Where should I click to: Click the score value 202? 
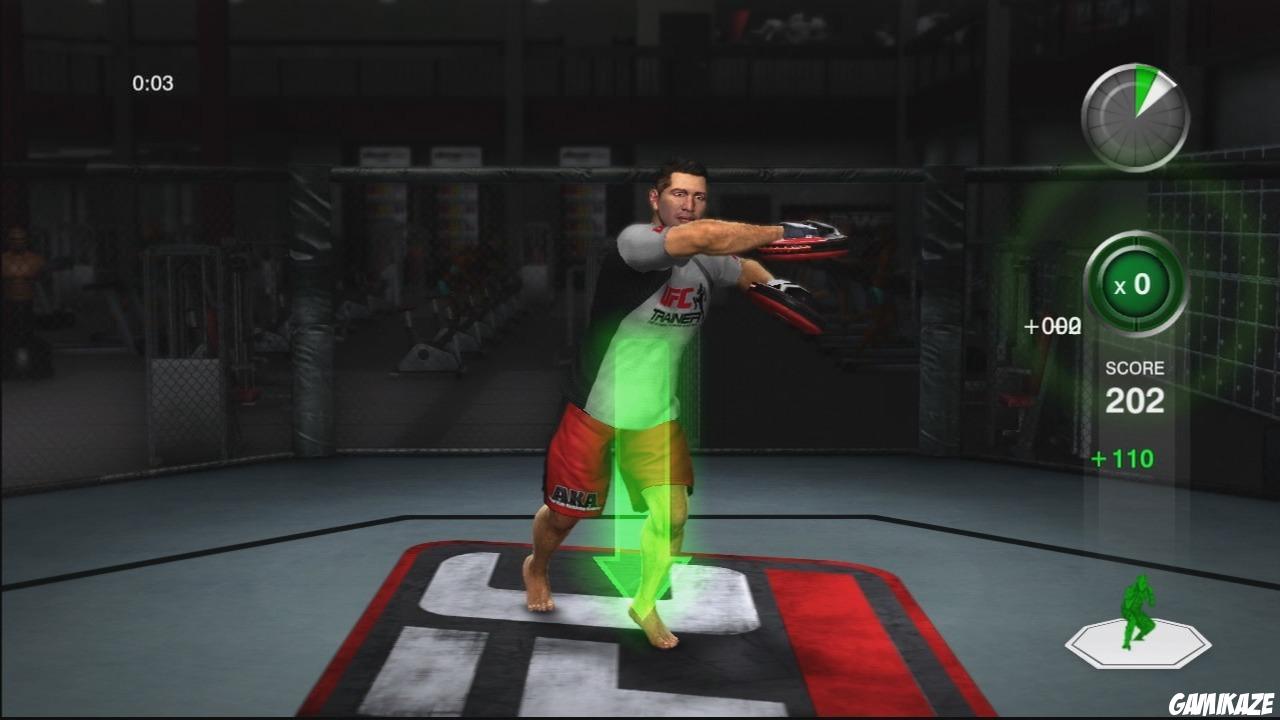[1137, 400]
